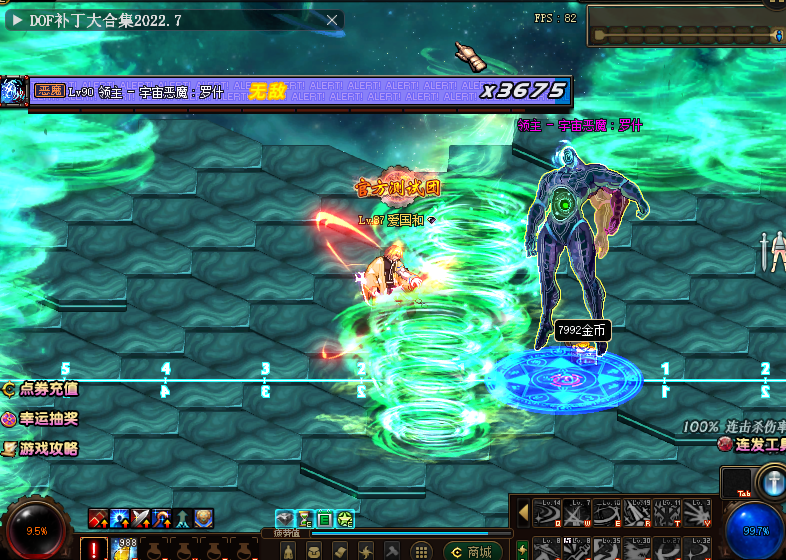Select the boss portrait on the health bar
Image resolution: width=786 pixels, height=560 pixels.
[x=14, y=91]
